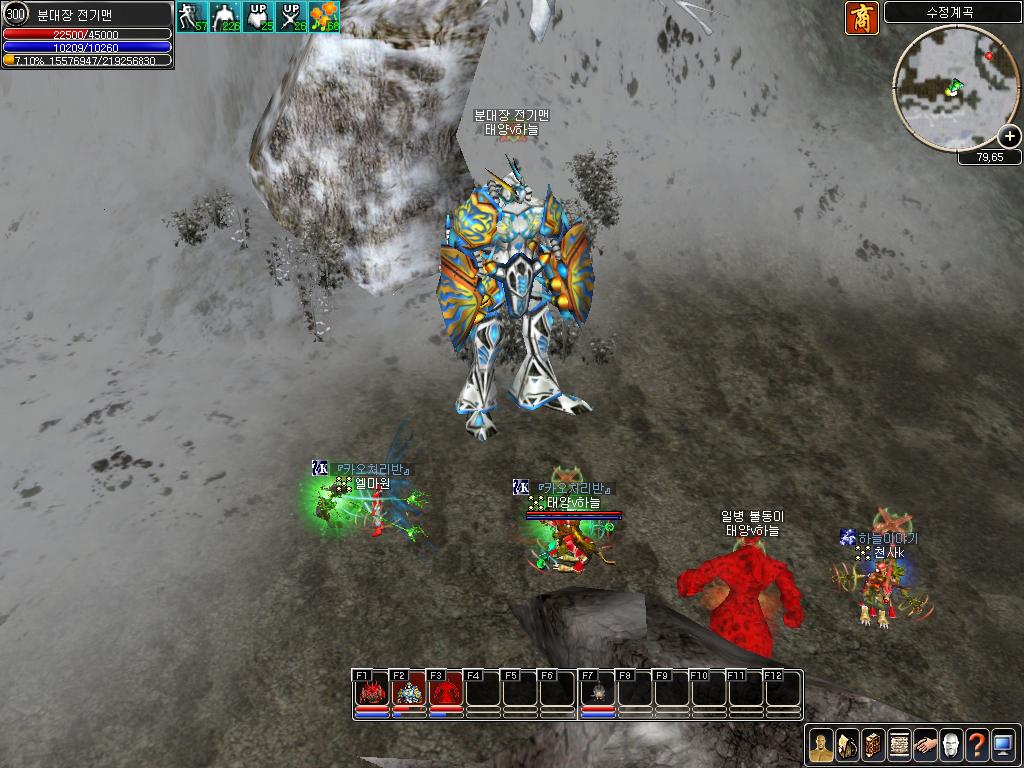The height and width of the screenshot is (768, 1024).
Task: Open system options via the monitor icon
Action: coord(1003,744)
